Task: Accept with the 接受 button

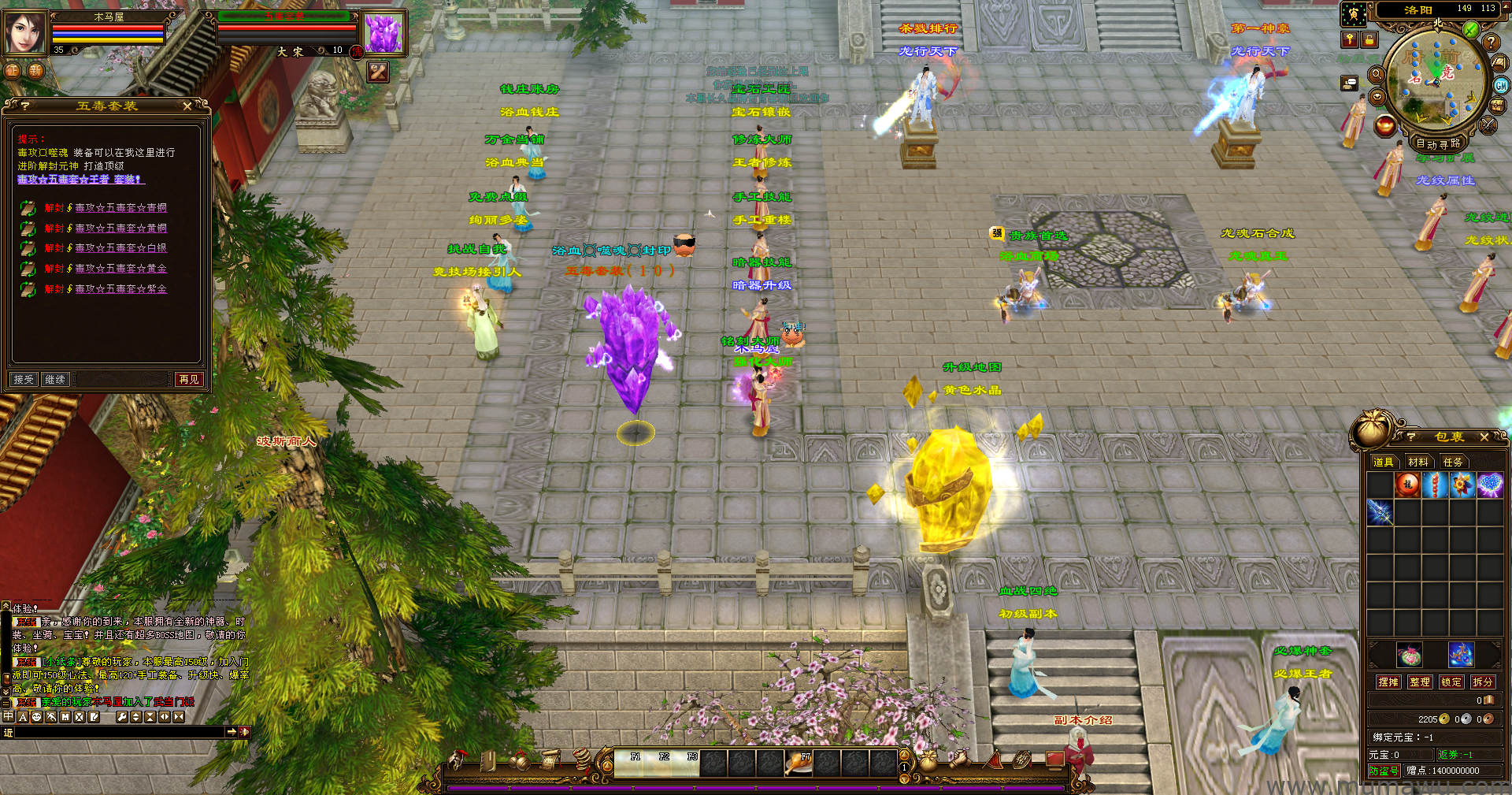Action: 24,380
